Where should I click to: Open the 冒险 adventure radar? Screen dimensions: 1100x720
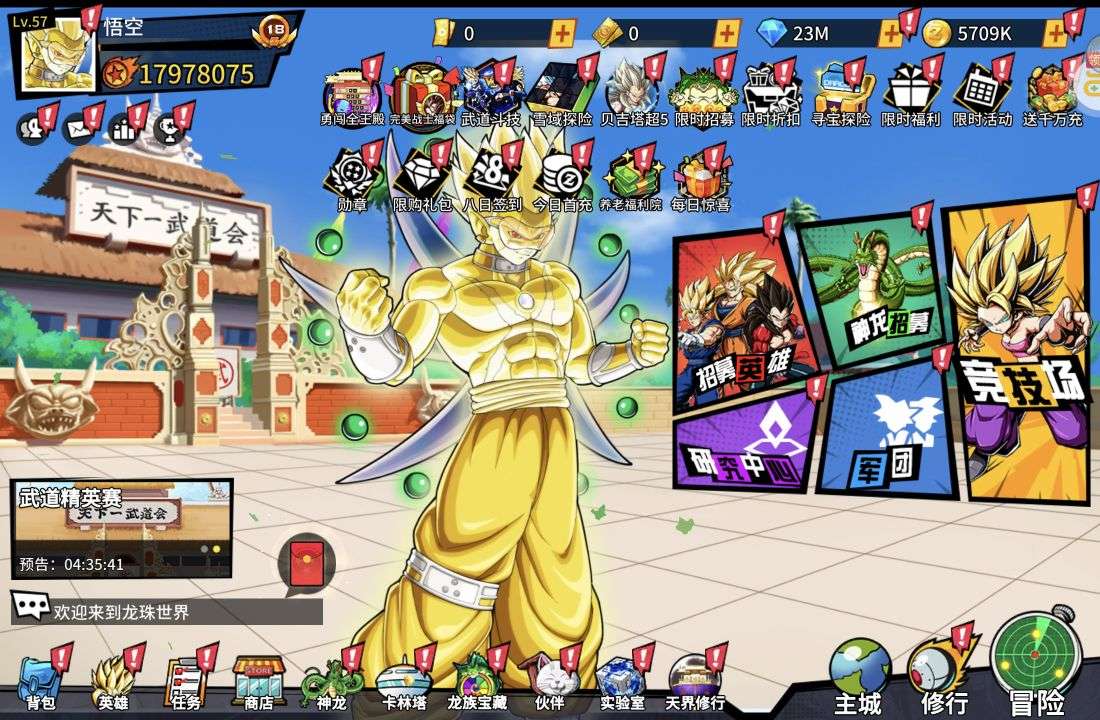1035,664
